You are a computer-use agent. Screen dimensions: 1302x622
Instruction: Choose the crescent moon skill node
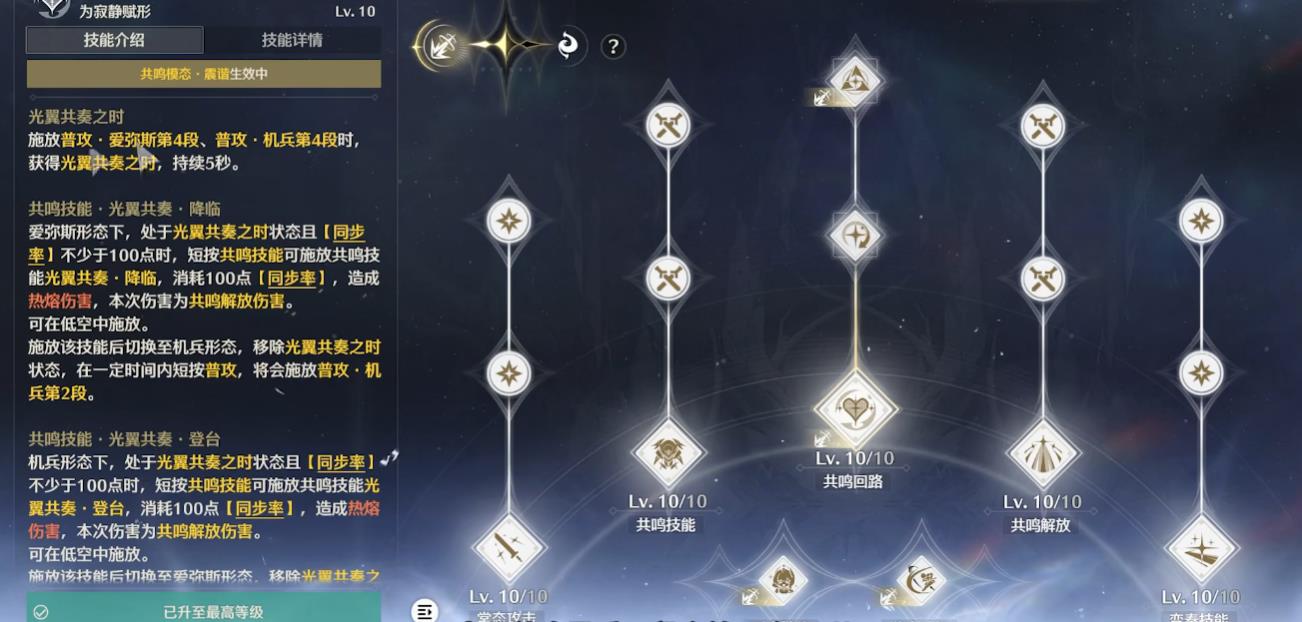920,580
